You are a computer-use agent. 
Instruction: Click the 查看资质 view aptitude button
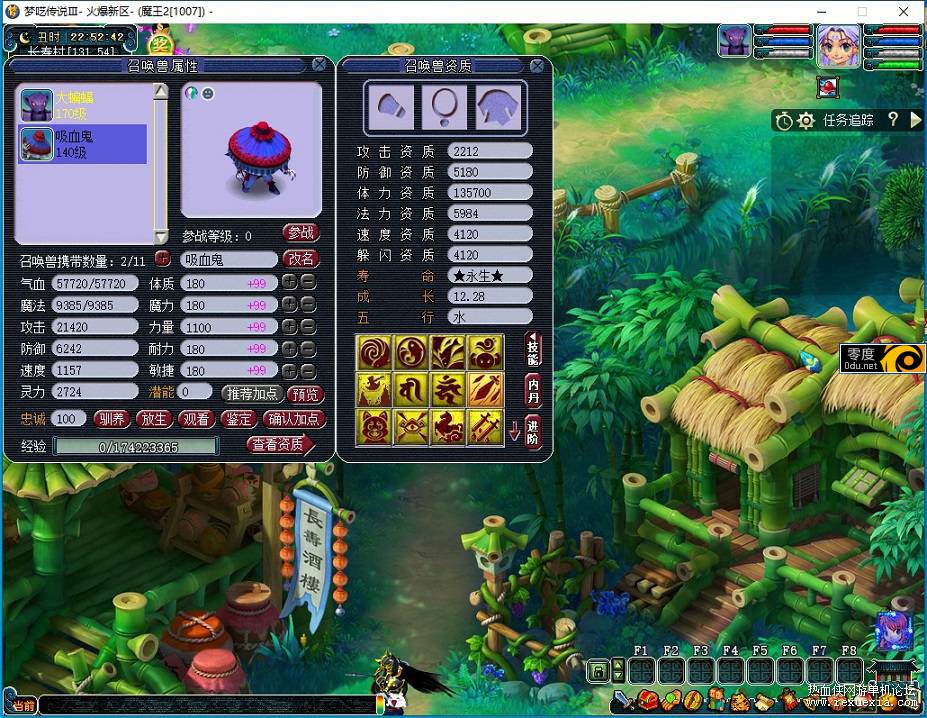[x=280, y=445]
